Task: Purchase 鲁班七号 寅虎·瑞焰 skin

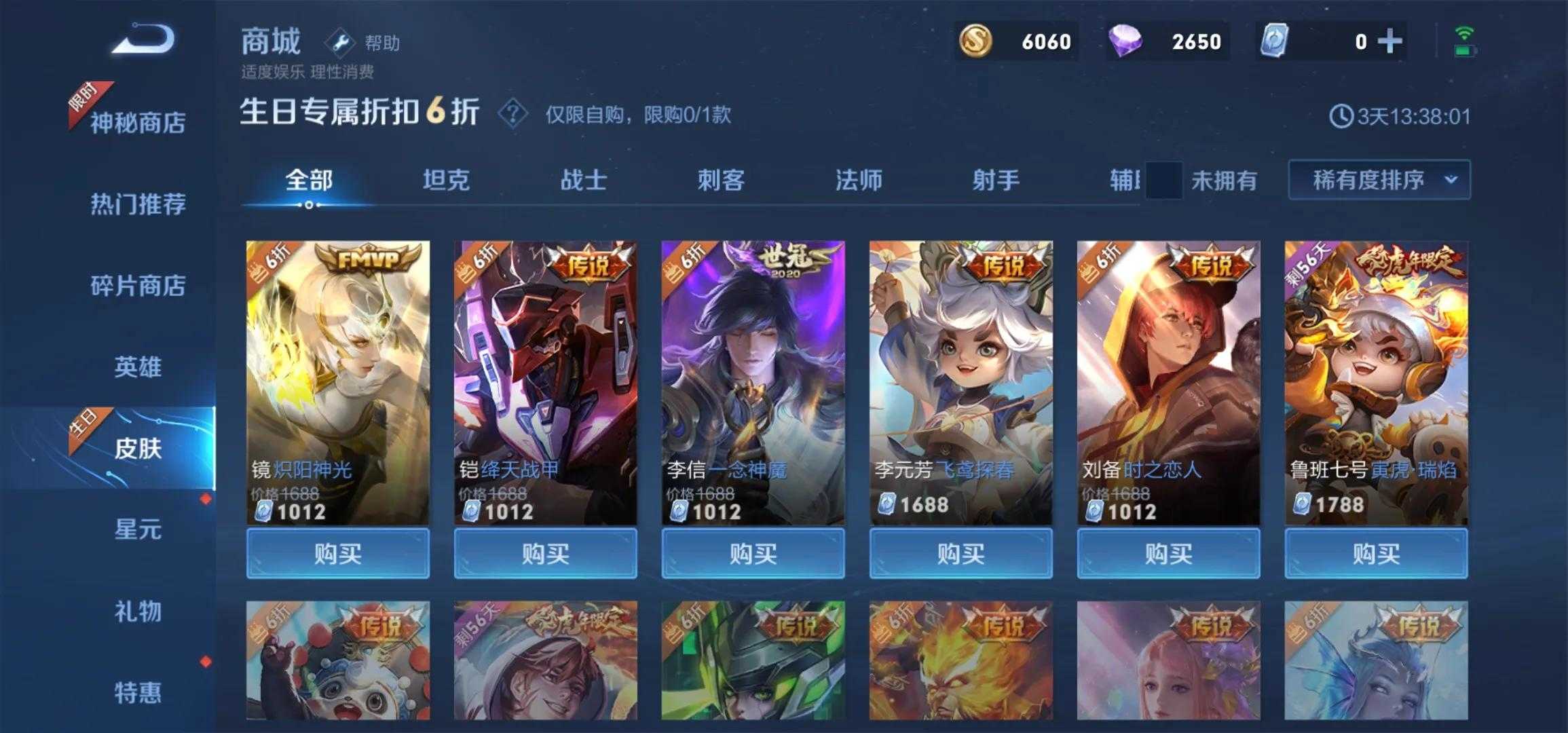Action: click(1376, 554)
